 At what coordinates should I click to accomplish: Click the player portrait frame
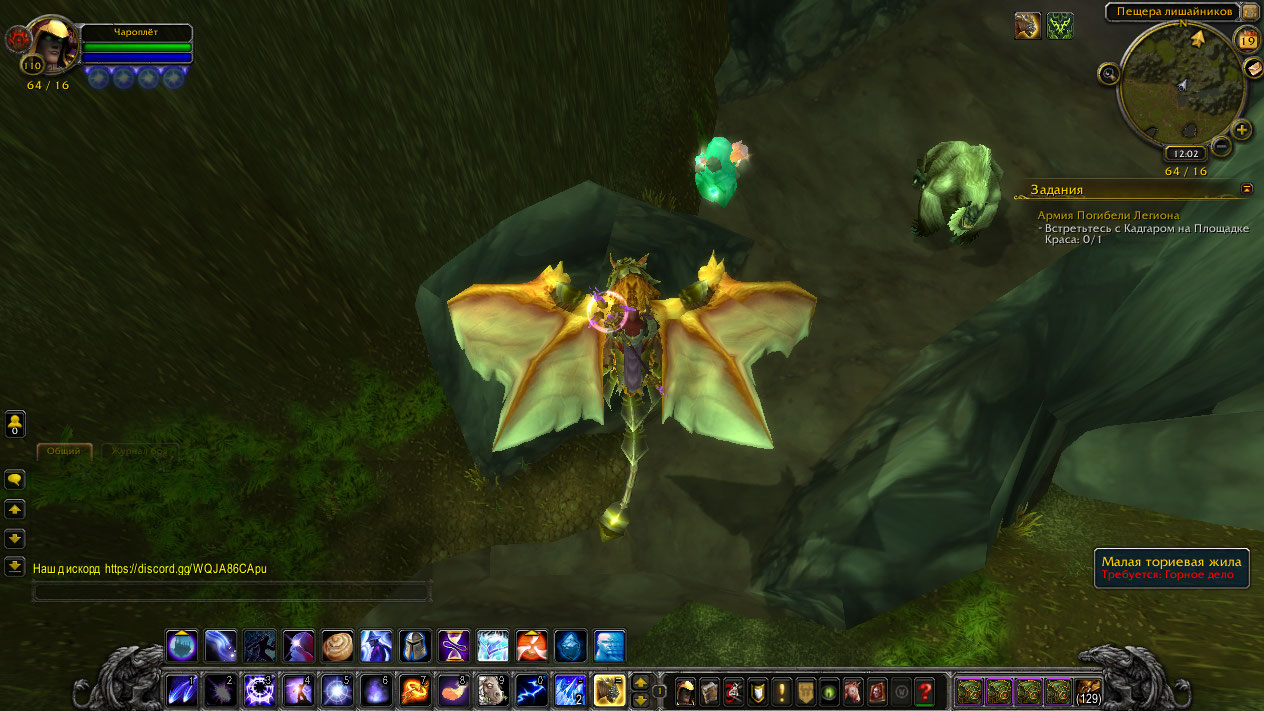click(52, 44)
